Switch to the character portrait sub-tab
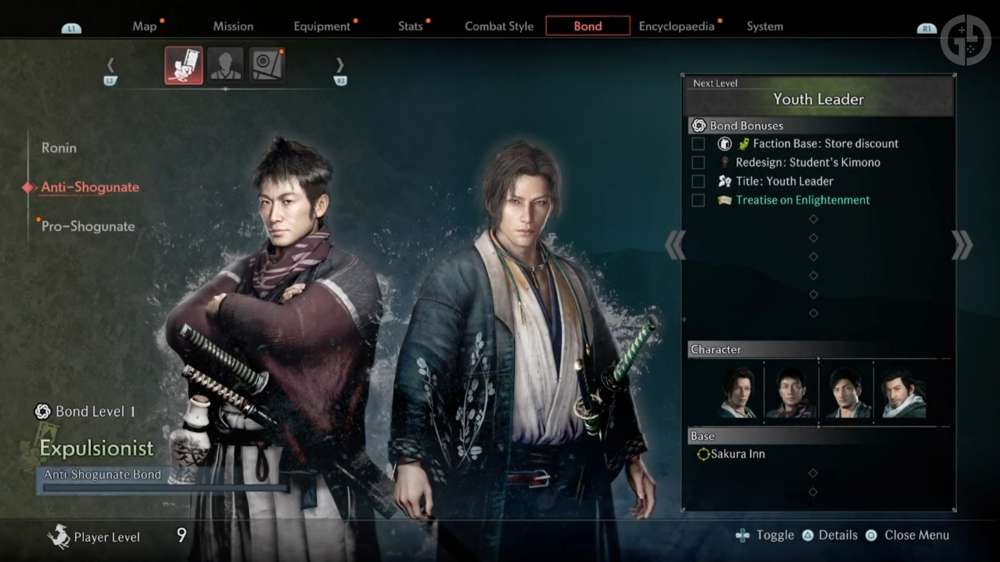Screen dimensions: 1000x562 pos(225,66)
